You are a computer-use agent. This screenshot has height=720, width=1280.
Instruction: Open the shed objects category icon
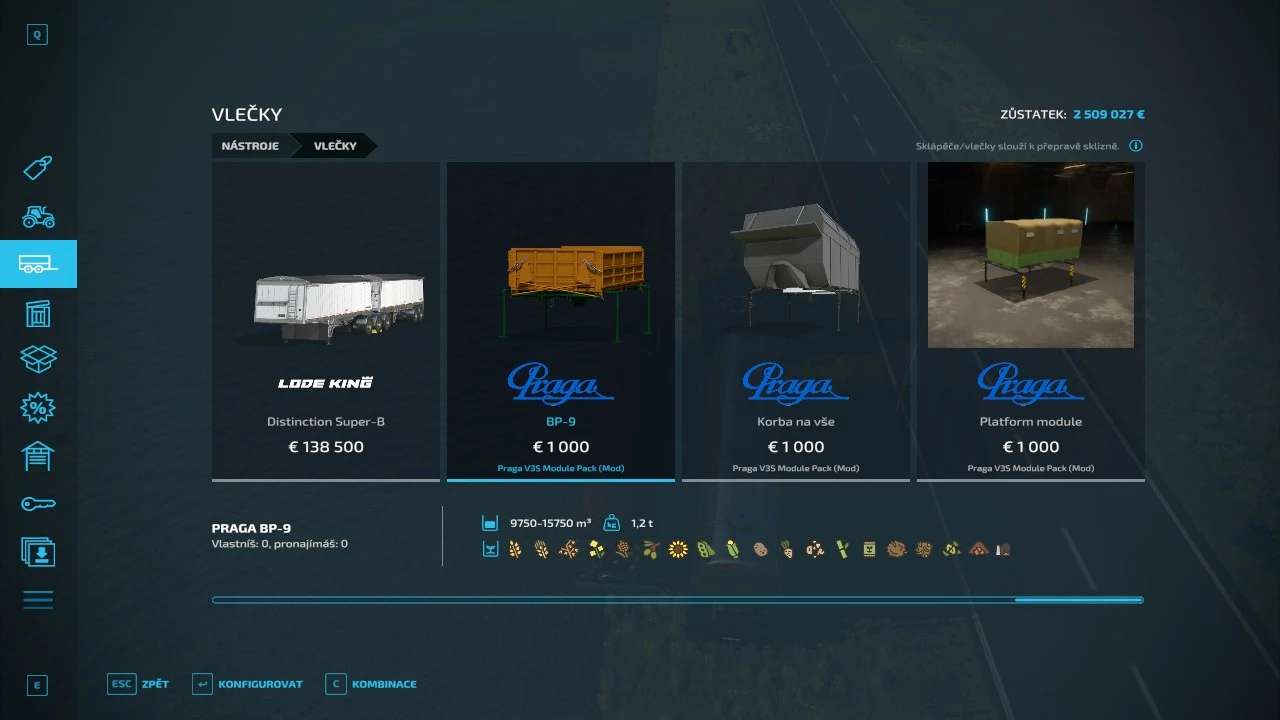click(38, 313)
